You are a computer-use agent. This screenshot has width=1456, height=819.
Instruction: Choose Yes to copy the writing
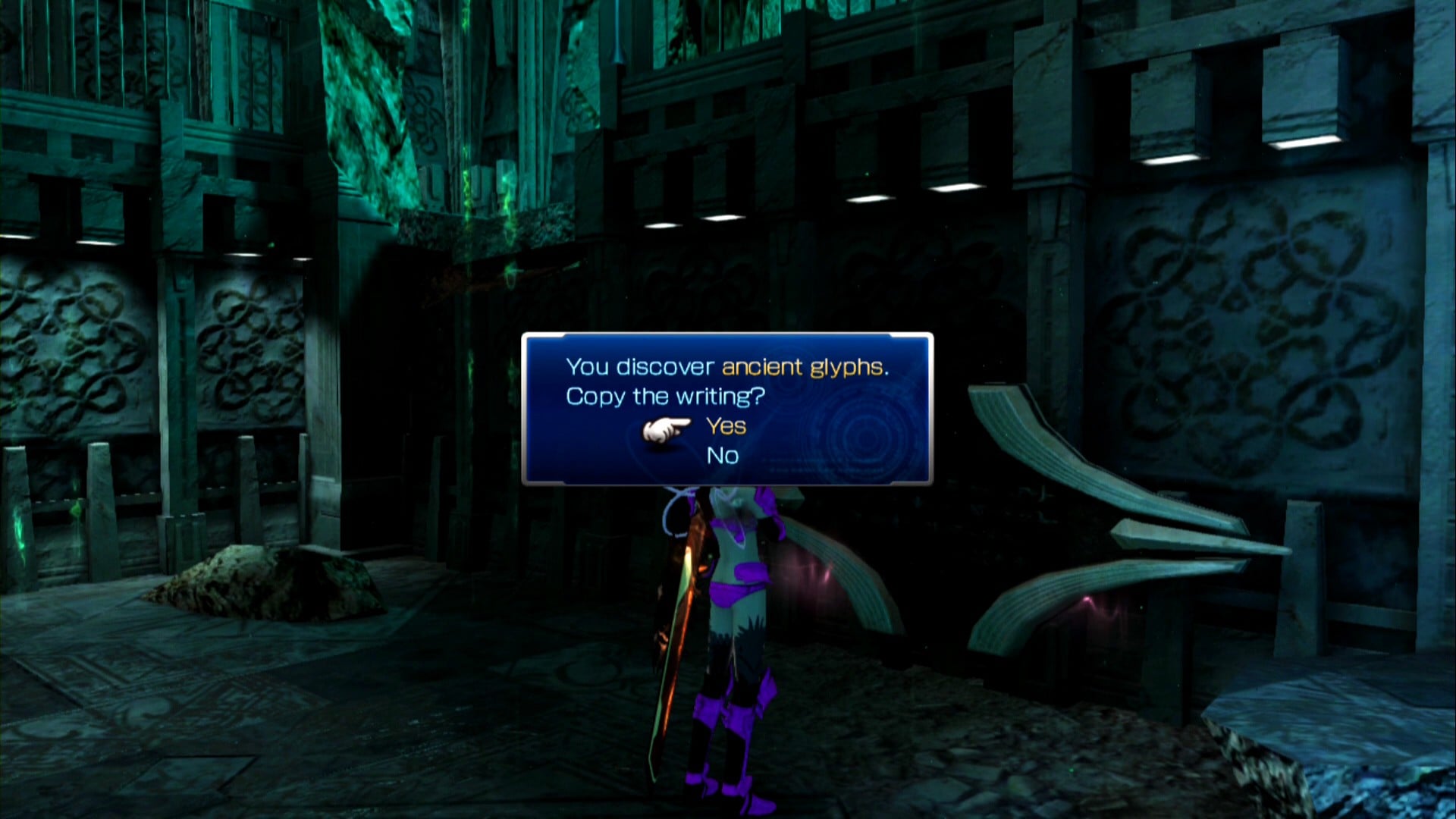pyautogui.click(x=726, y=426)
